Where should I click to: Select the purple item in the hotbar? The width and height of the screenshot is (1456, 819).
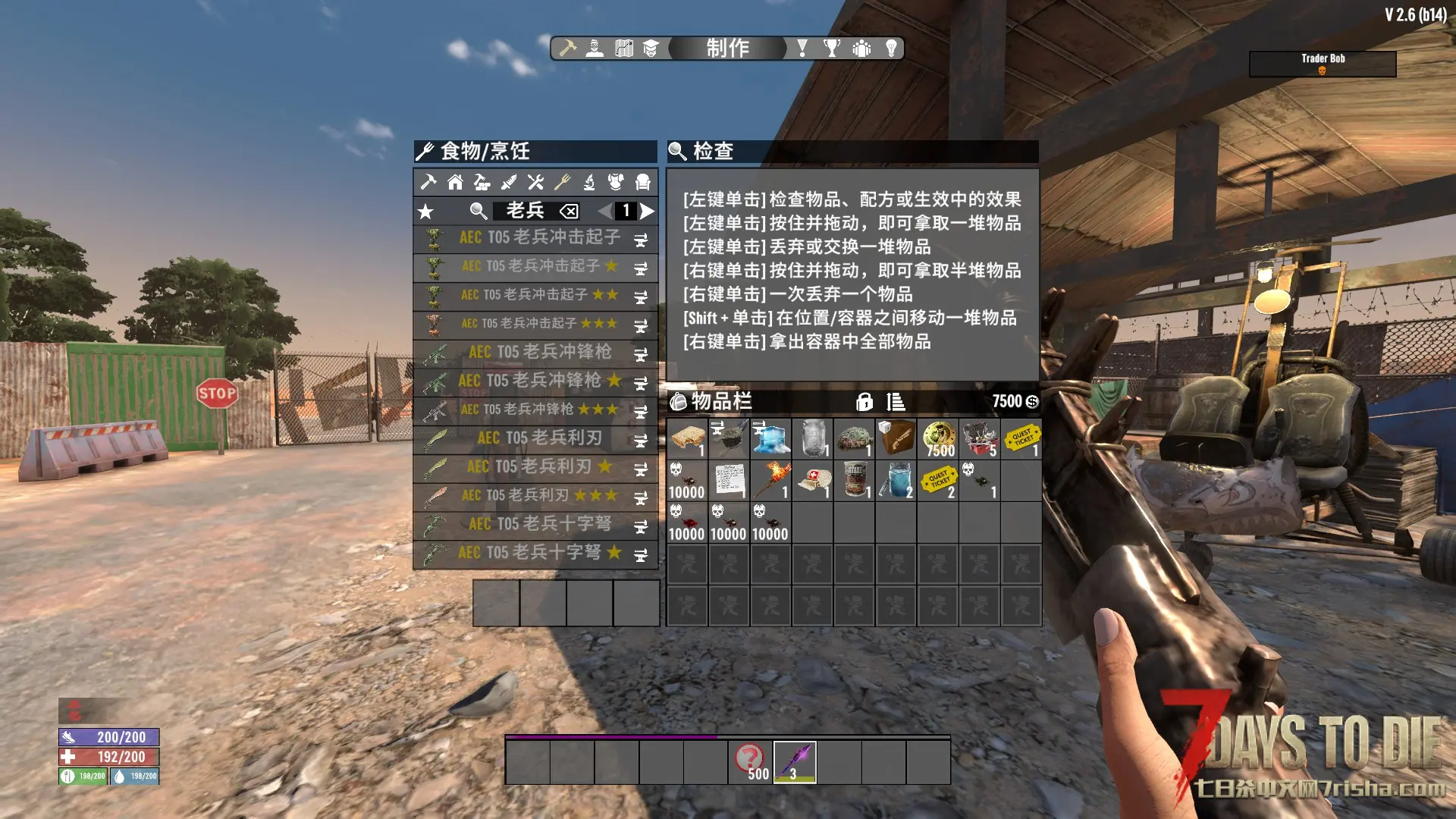(x=795, y=762)
